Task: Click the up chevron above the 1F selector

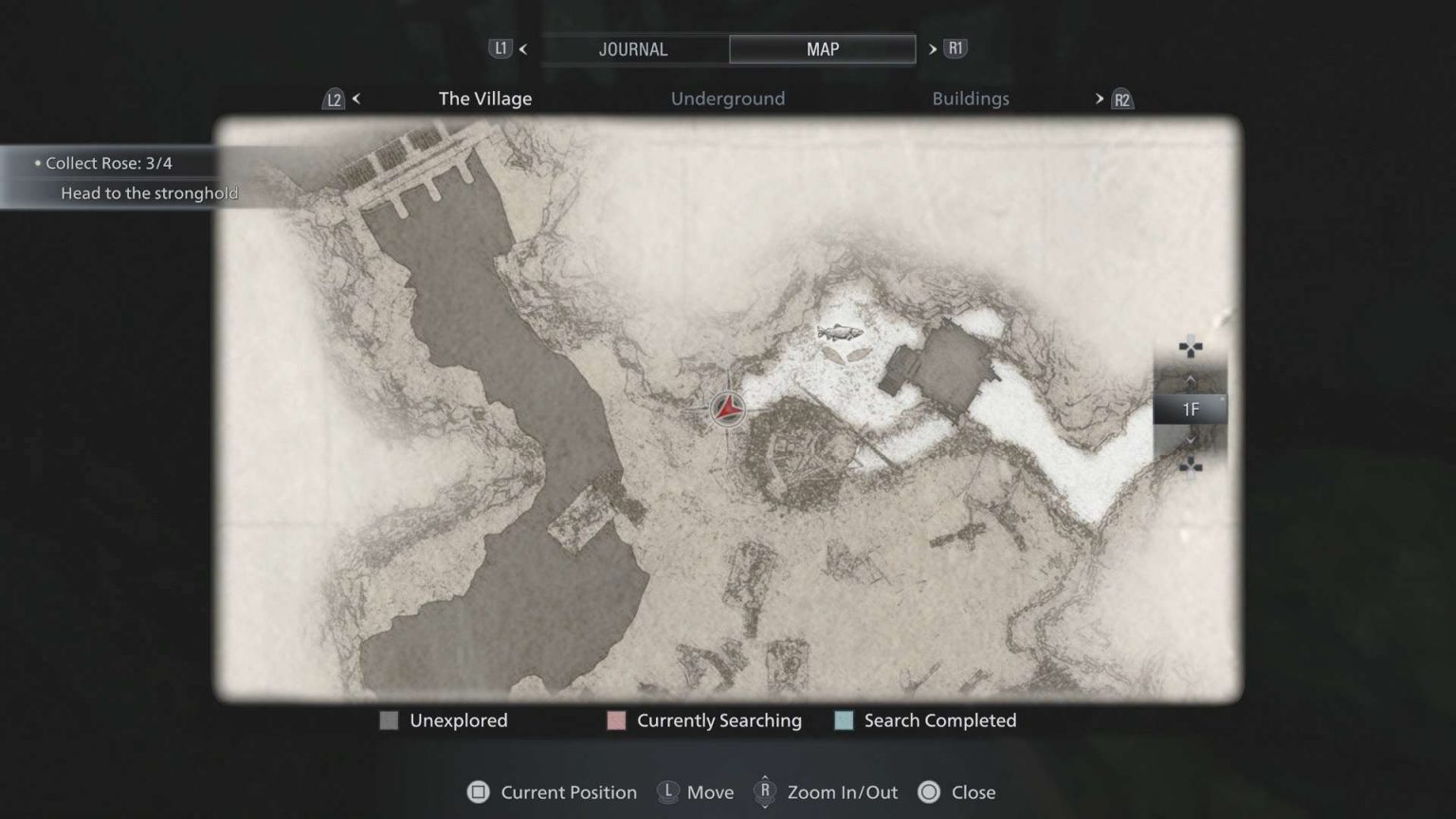Action: point(1190,379)
